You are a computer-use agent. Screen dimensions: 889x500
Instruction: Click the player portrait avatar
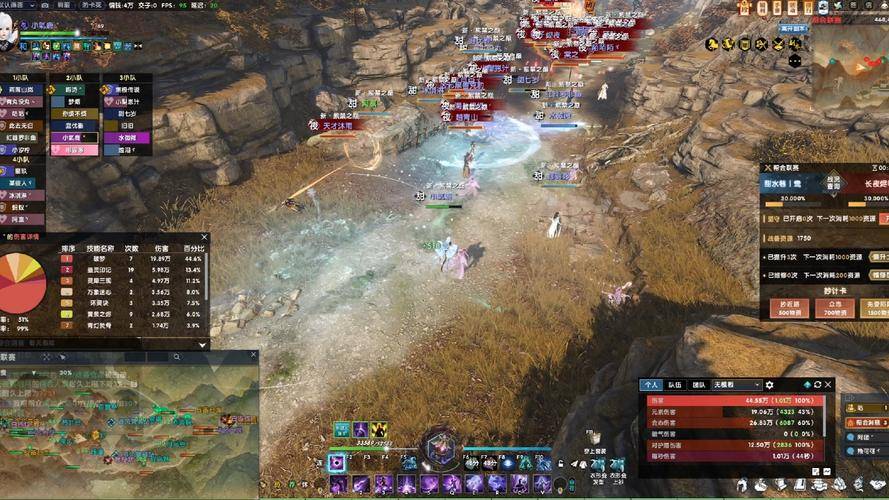click(x=8, y=35)
